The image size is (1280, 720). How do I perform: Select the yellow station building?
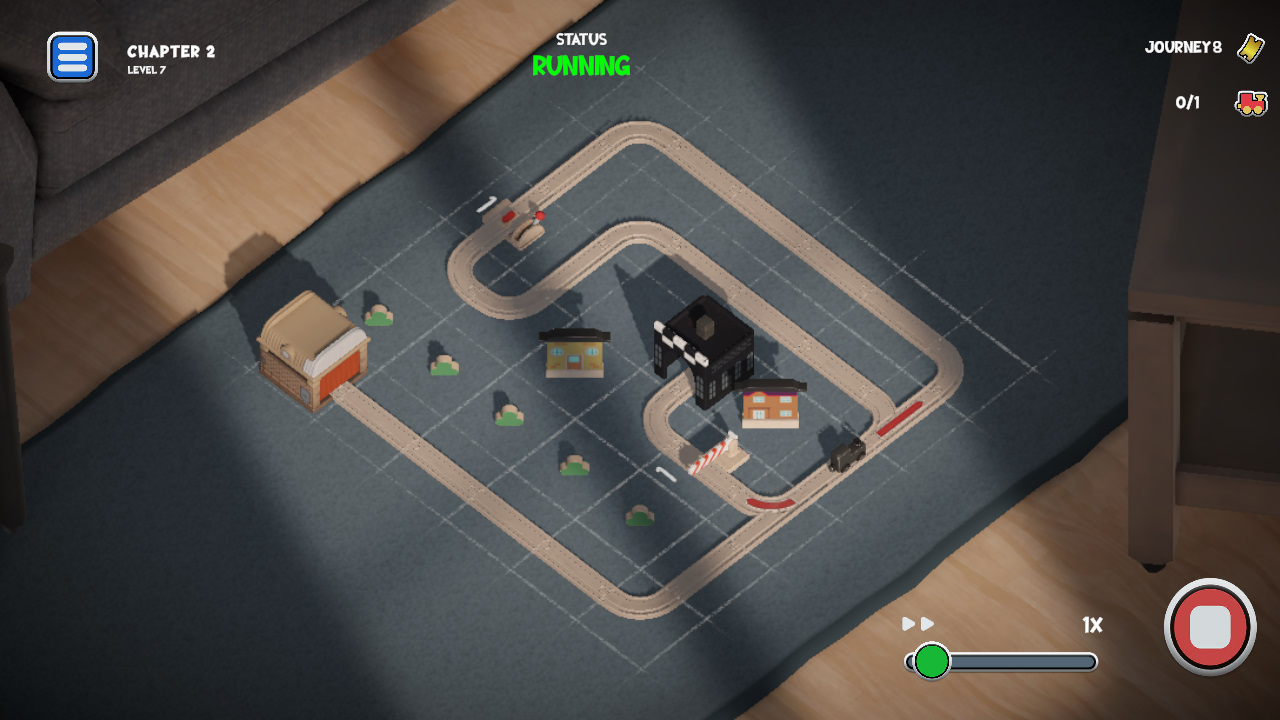pos(574,357)
